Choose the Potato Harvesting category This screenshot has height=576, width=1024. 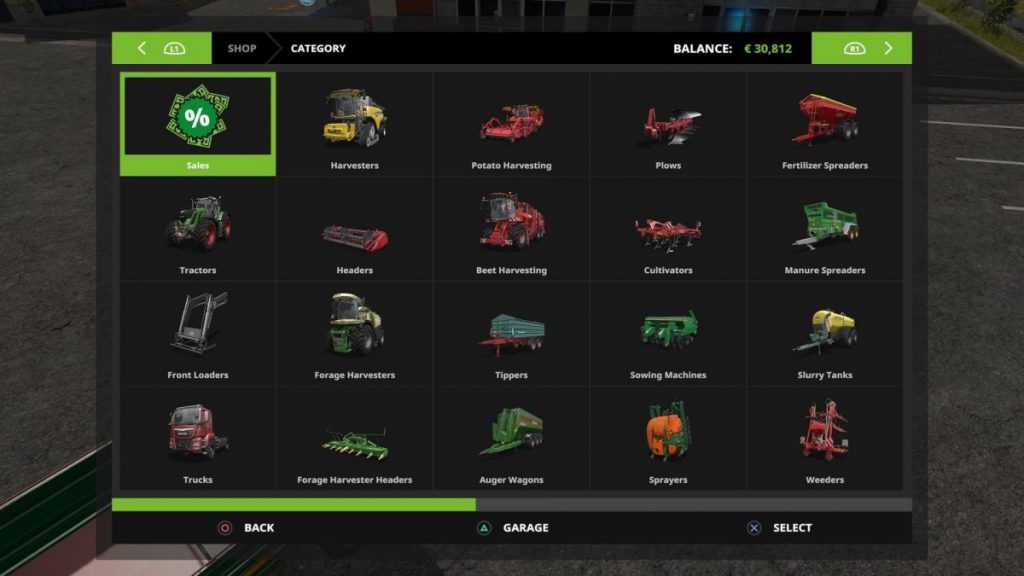[x=511, y=124]
